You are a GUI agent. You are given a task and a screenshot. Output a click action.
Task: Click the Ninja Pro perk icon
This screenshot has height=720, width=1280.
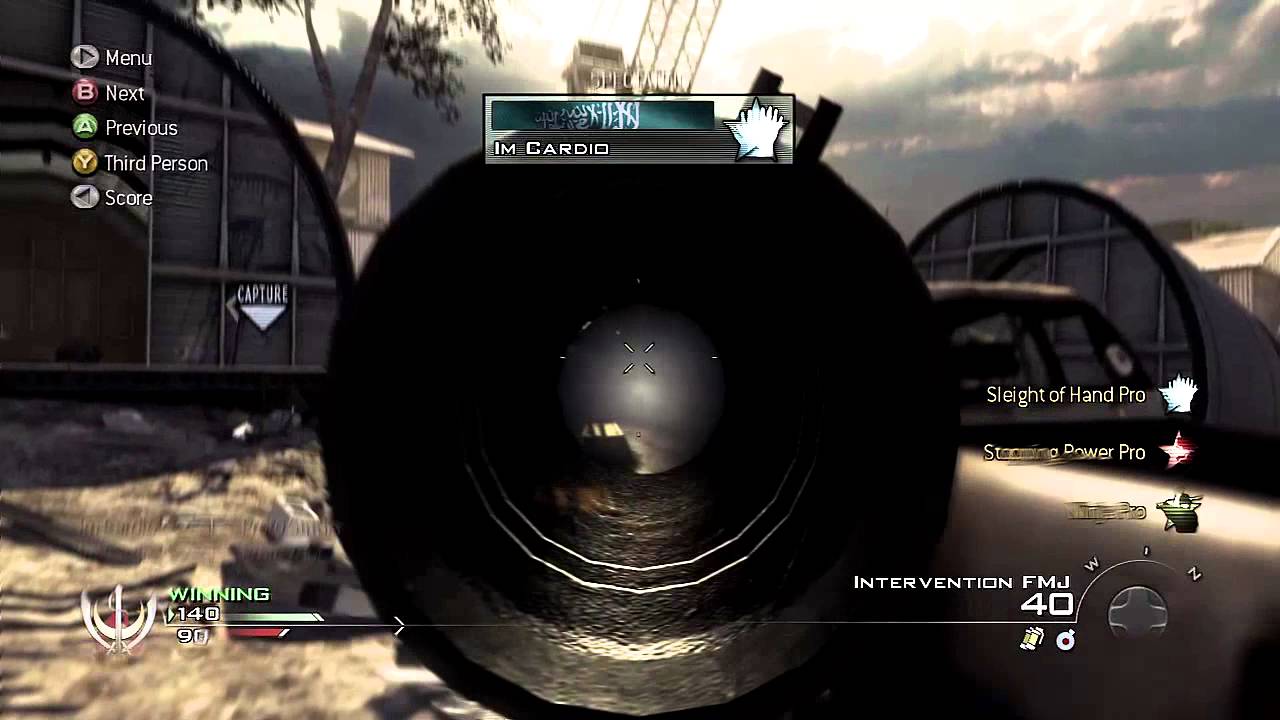pos(1178,511)
